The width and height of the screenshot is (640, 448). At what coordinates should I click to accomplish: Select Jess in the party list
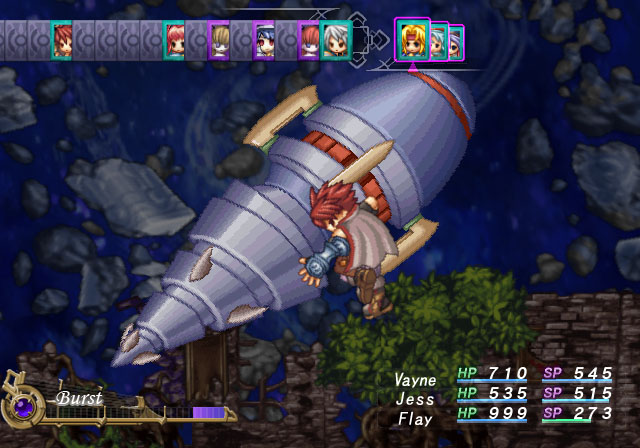coord(414,399)
